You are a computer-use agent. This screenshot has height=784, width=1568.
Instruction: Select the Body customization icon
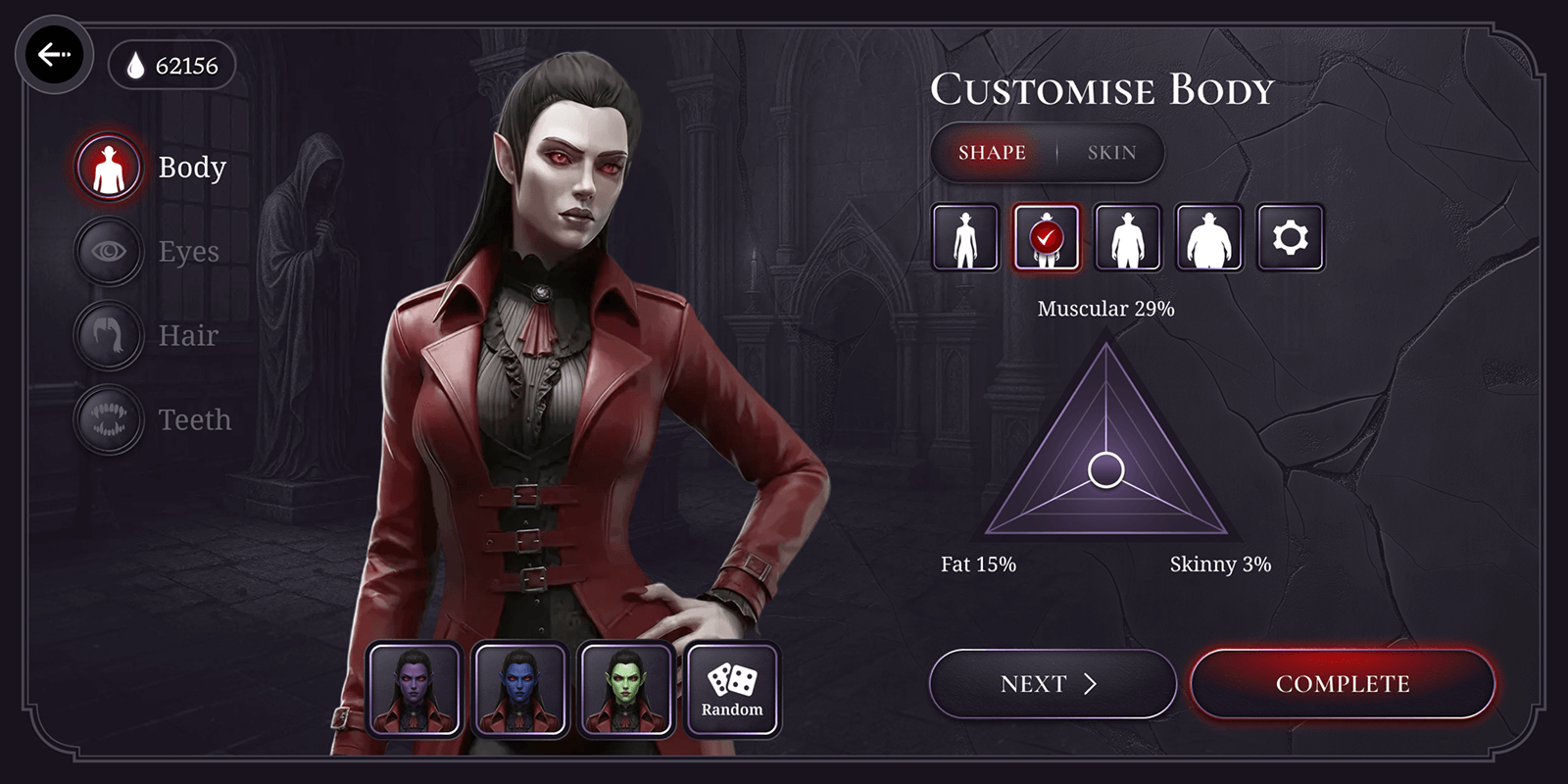[108, 167]
